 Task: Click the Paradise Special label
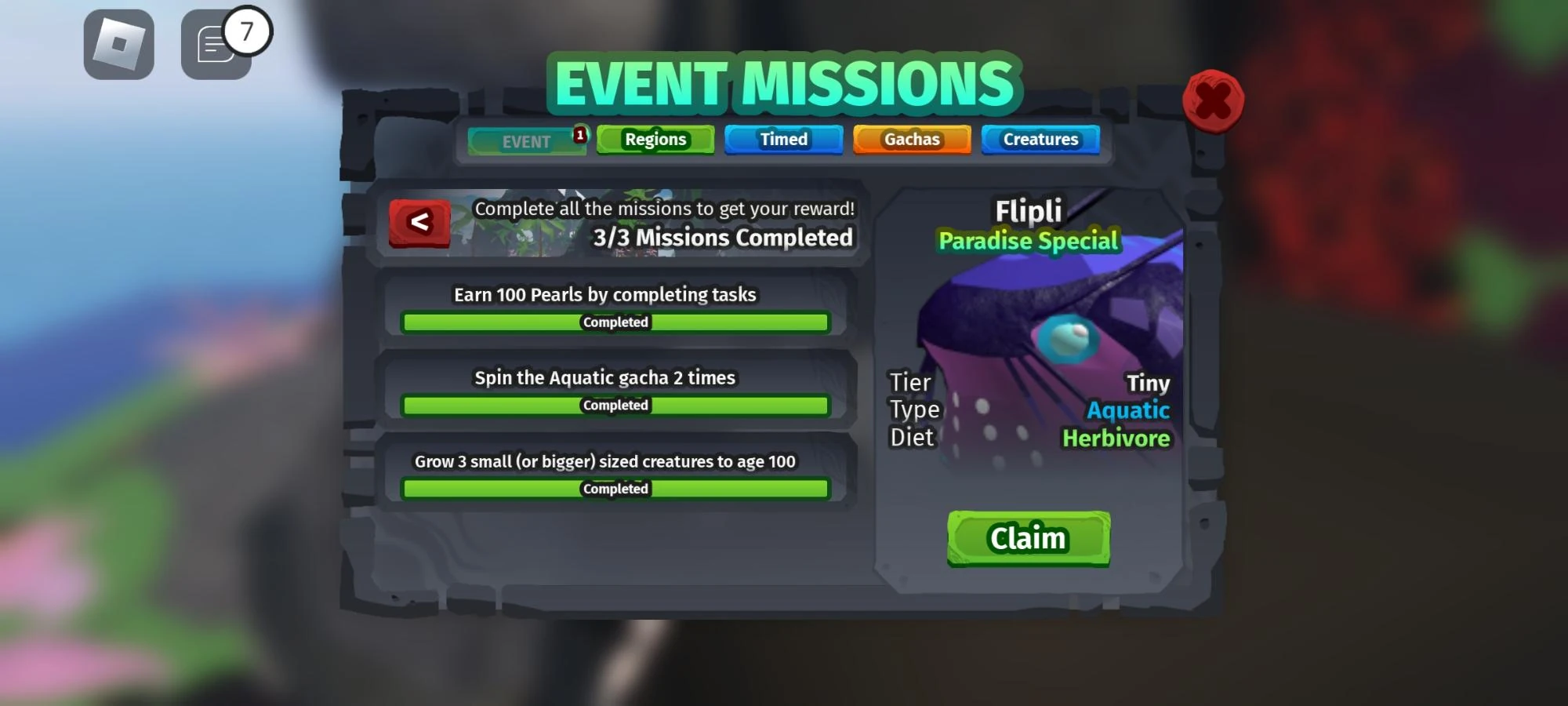pos(1029,241)
